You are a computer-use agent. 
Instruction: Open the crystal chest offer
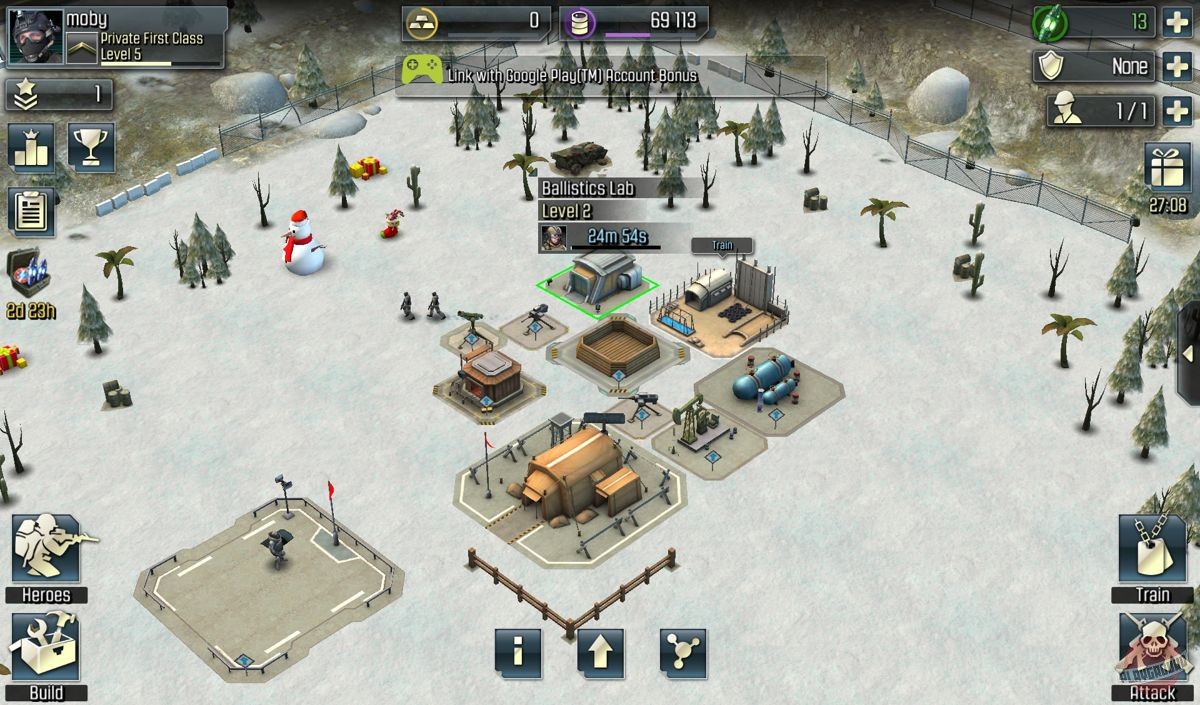point(28,275)
